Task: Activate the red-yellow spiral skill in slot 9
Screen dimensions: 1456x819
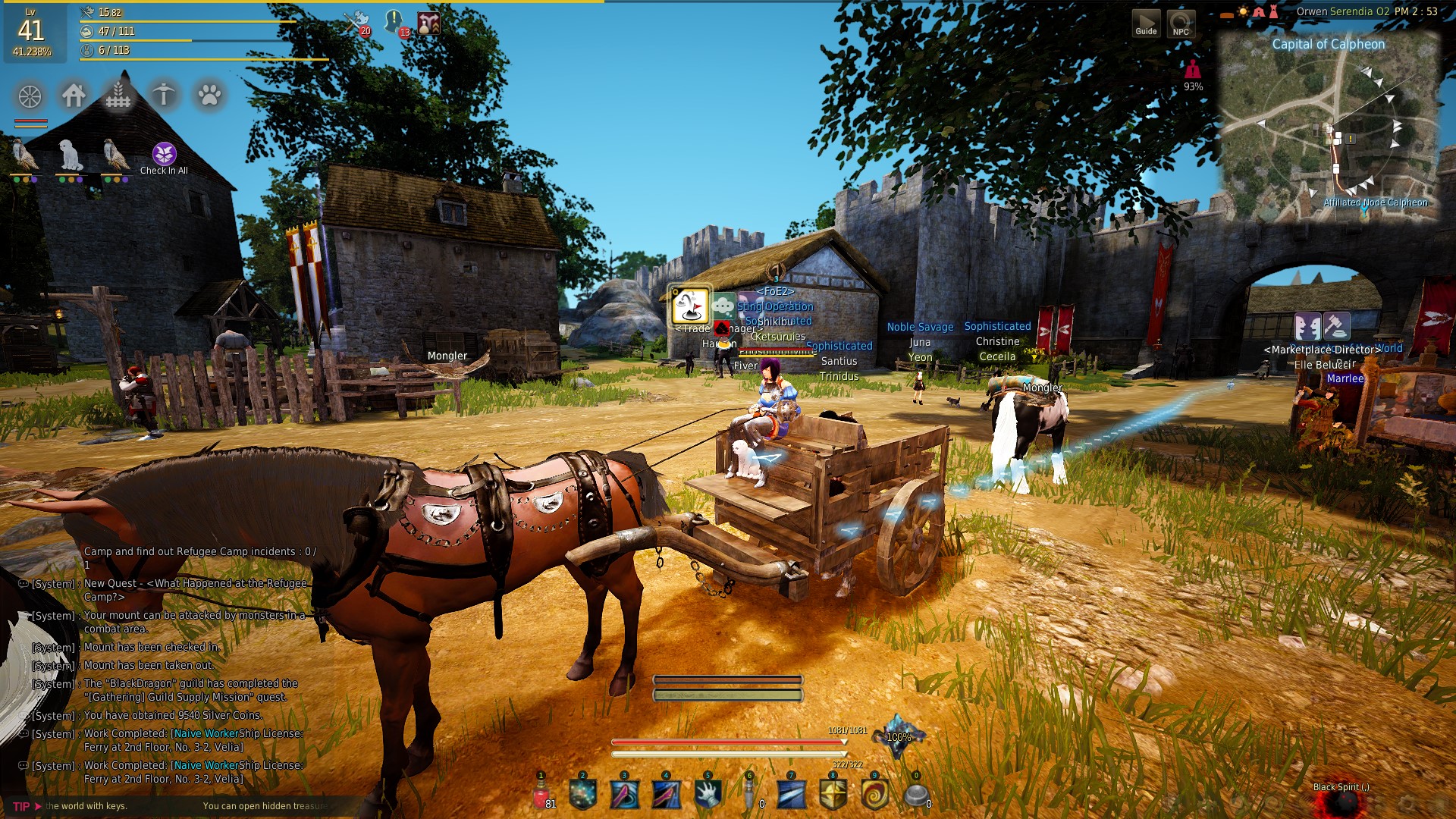Action: [x=874, y=795]
